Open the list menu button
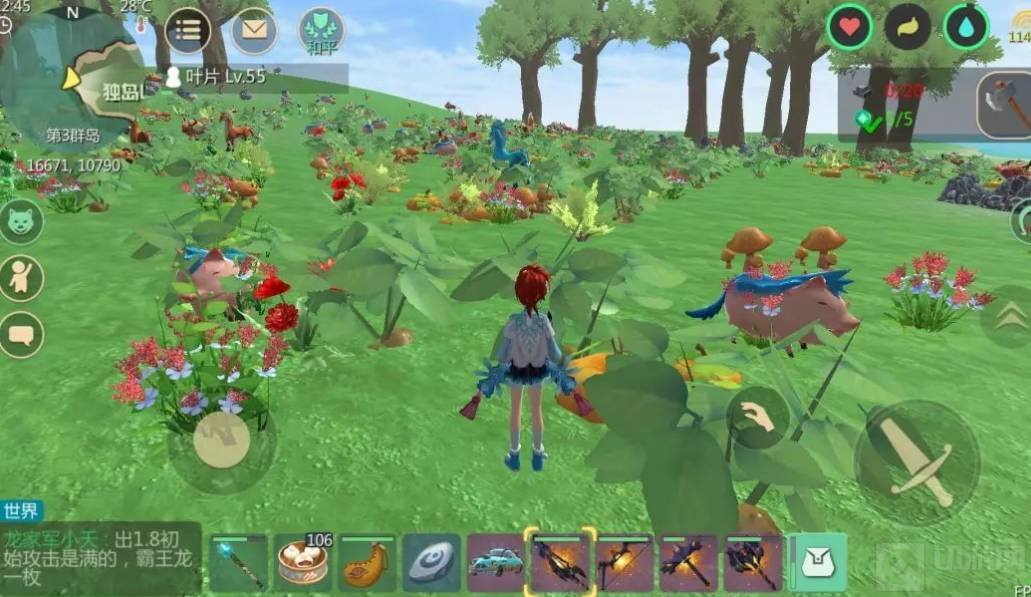Image resolution: width=1031 pixels, height=597 pixels. (x=186, y=30)
